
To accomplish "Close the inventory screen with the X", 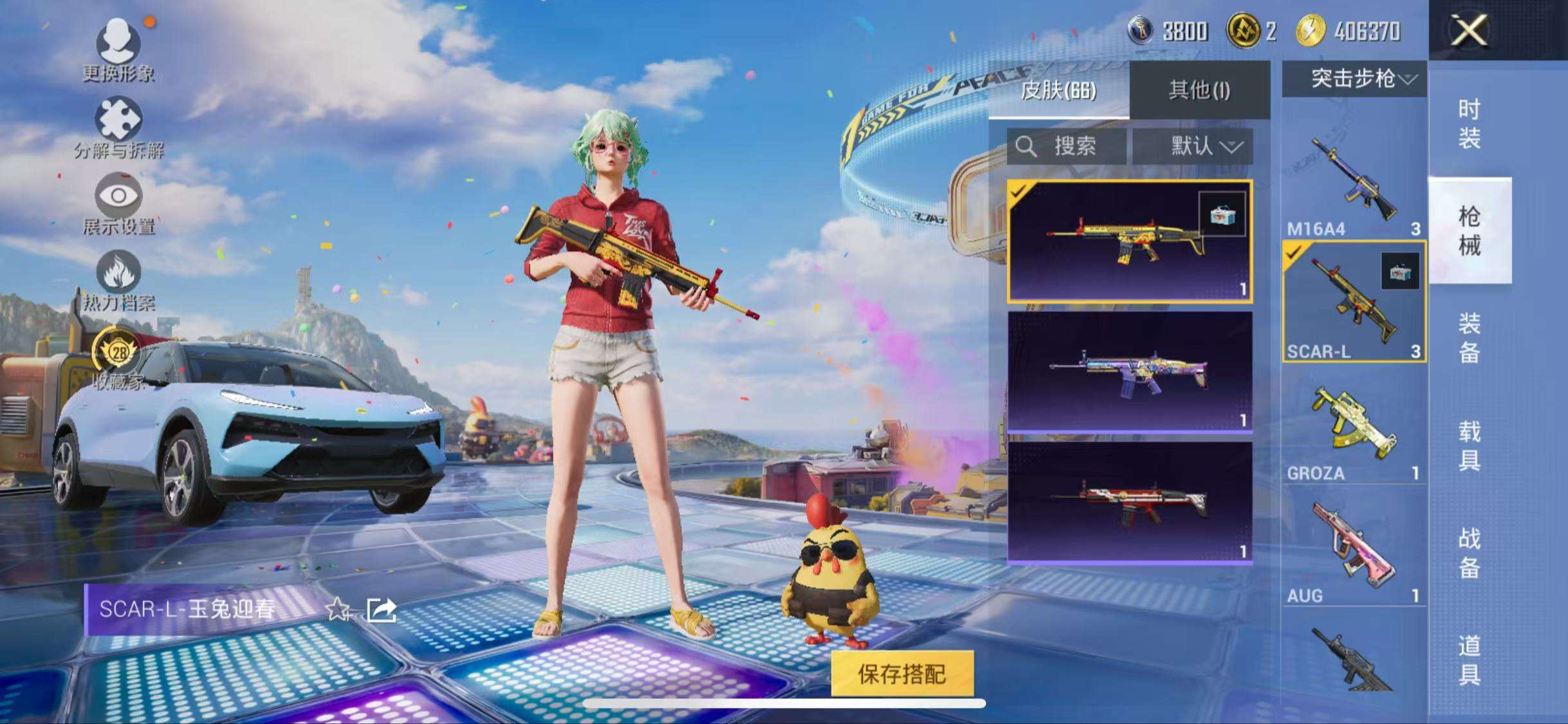I will click(x=1469, y=30).
